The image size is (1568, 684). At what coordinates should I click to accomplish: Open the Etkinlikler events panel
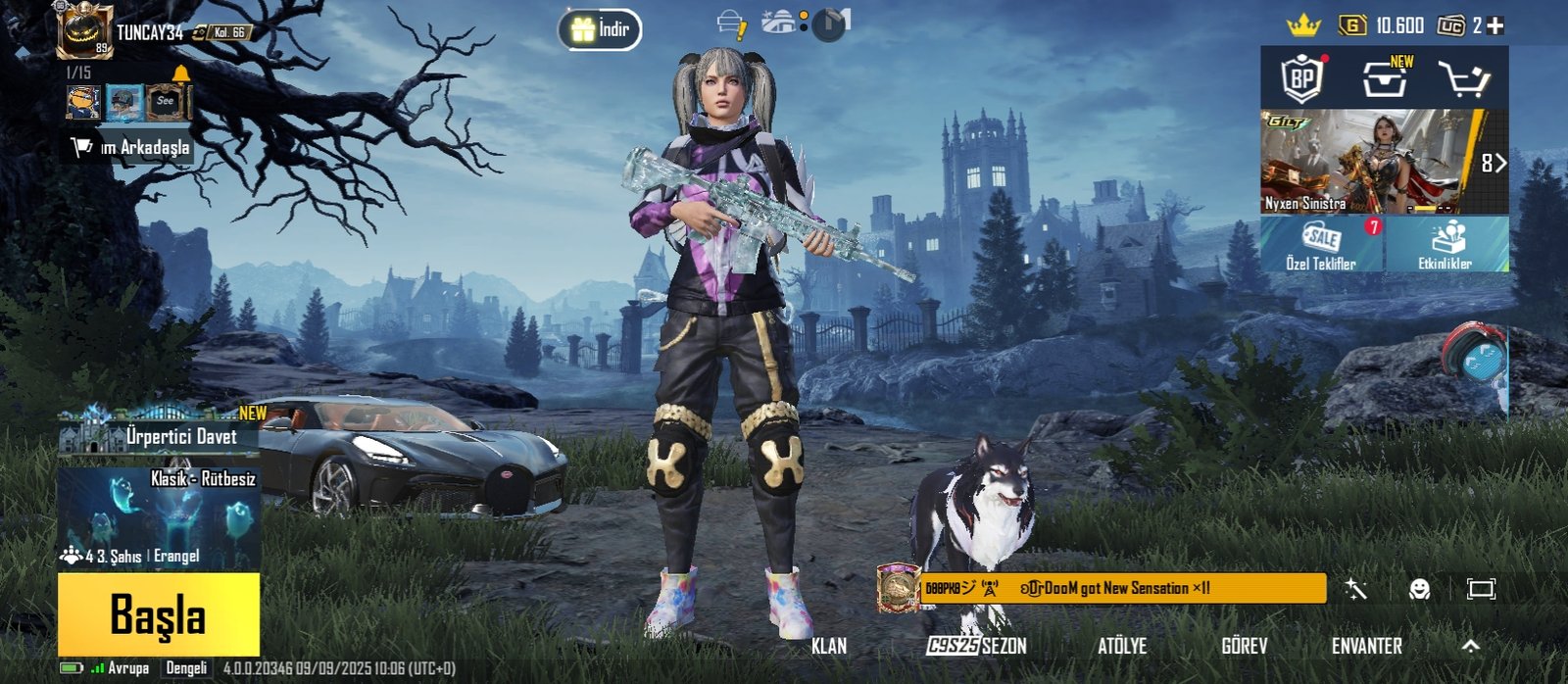coord(1446,244)
